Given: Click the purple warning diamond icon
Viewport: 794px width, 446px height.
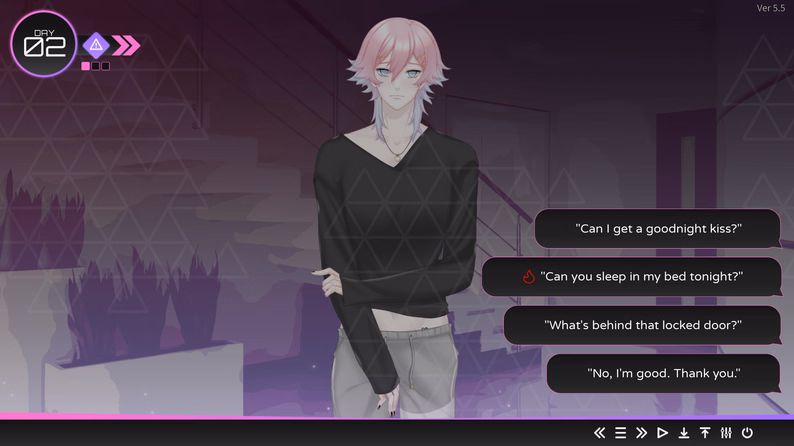Looking at the screenshot, I should click(x=96, y=45).
